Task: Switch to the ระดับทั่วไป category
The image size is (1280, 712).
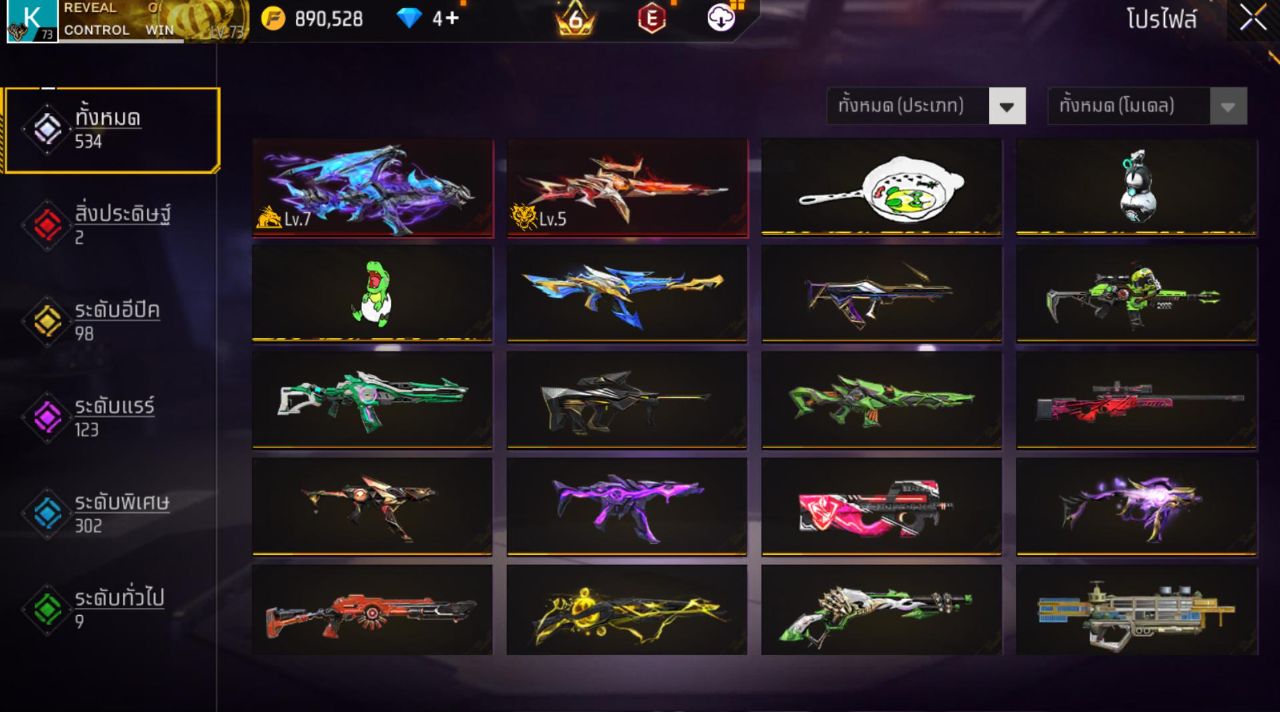Action: tap(111, 608)
